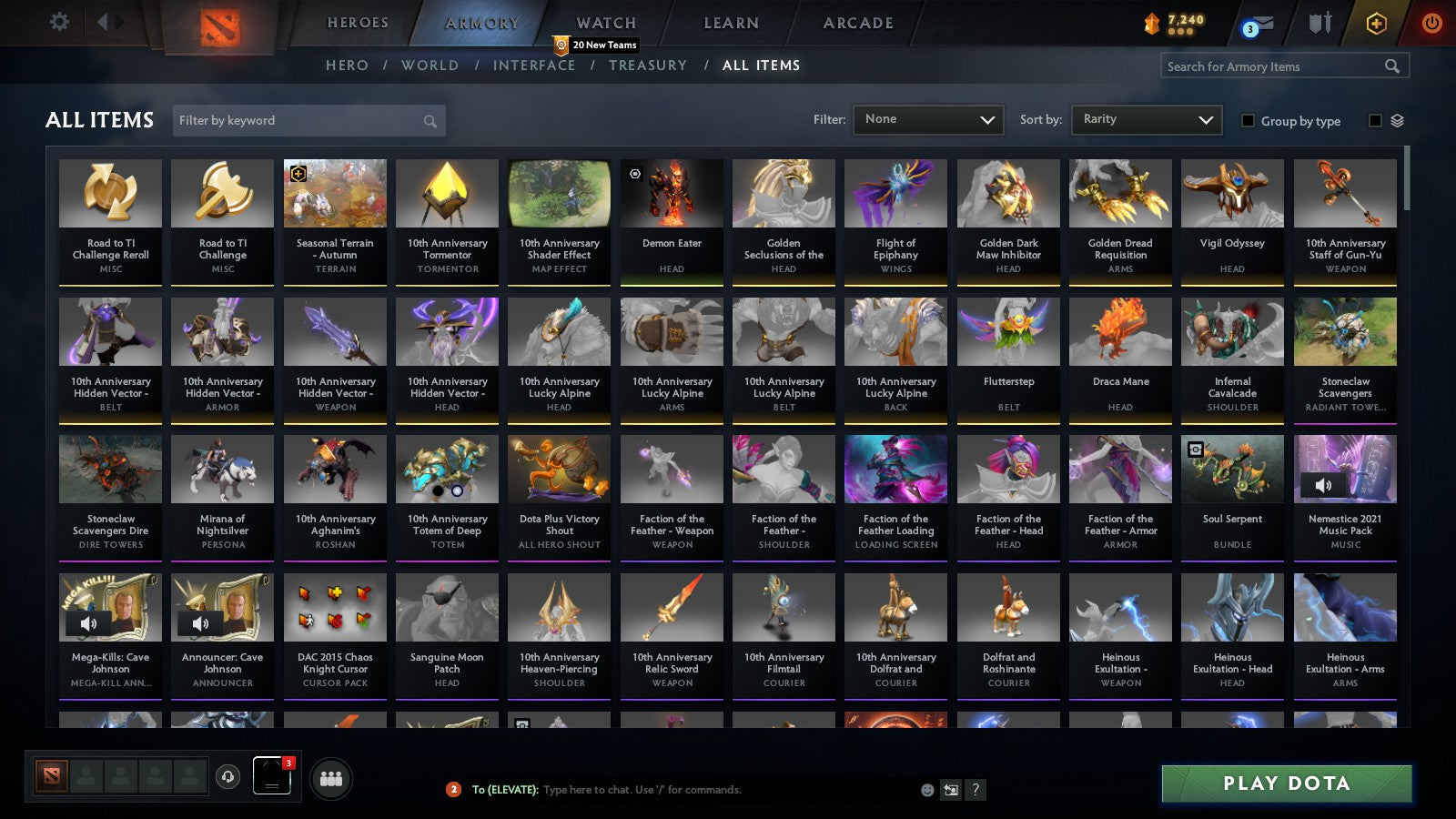Click the emoticon icon in the chat bar
The image size is (1456, 819).
coord(926,790)
